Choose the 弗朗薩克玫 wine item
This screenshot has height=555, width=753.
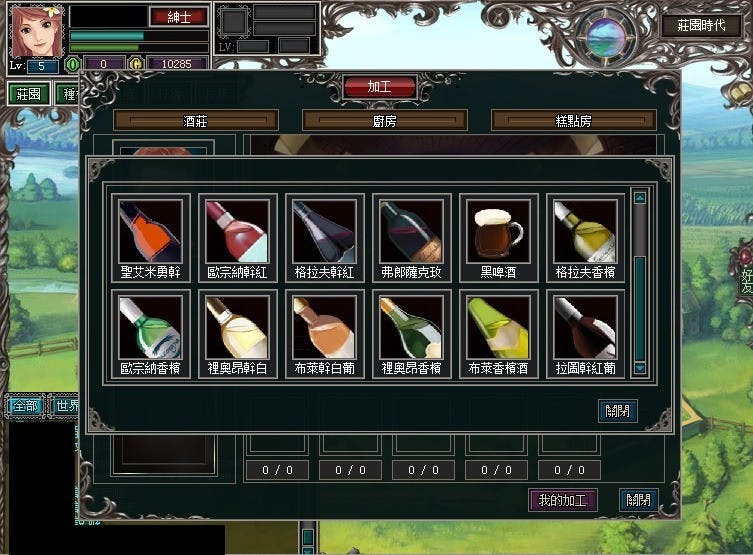pyautogui.click(x=410, y=231)
